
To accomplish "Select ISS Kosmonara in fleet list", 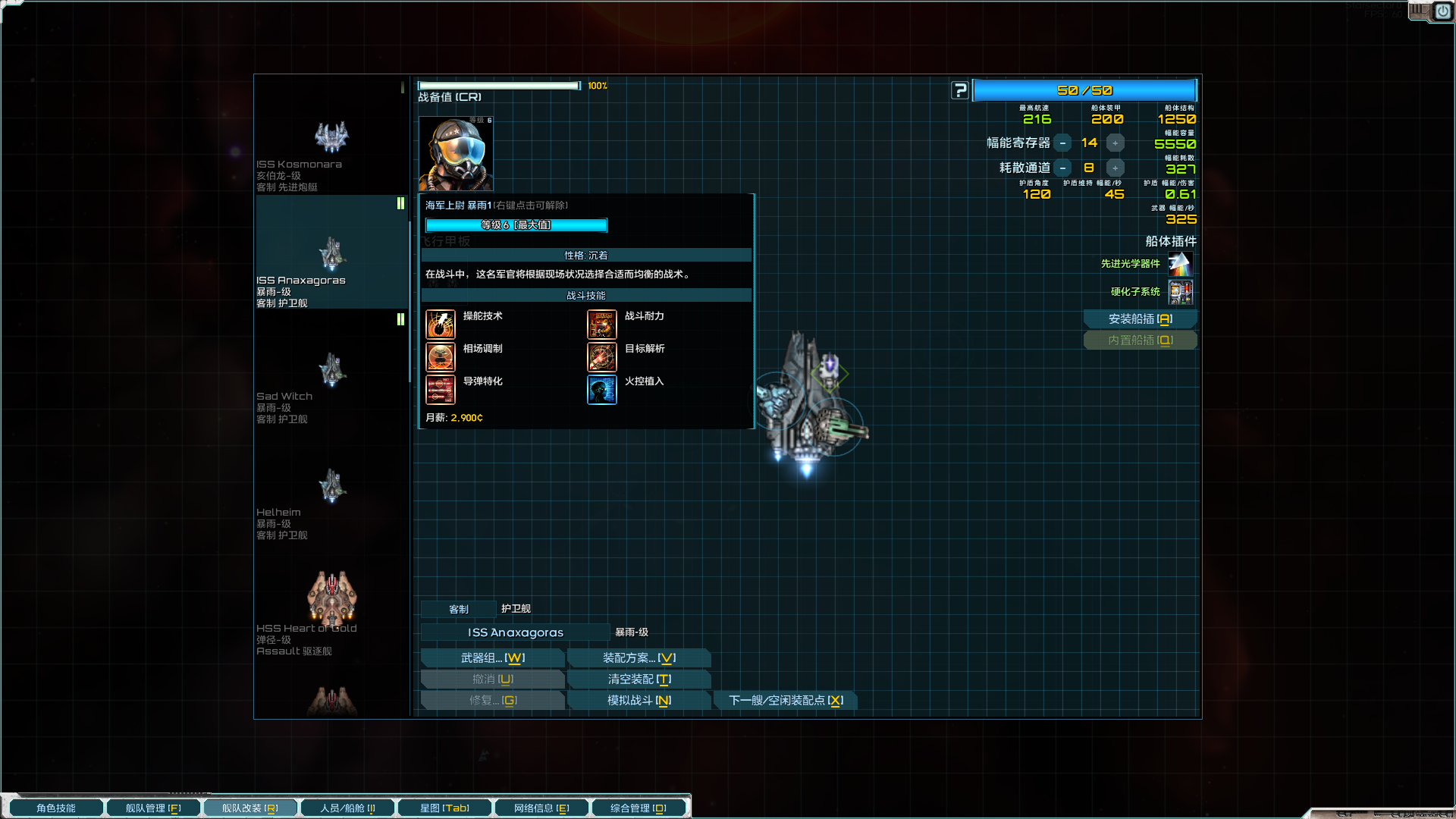I will 331,152.
